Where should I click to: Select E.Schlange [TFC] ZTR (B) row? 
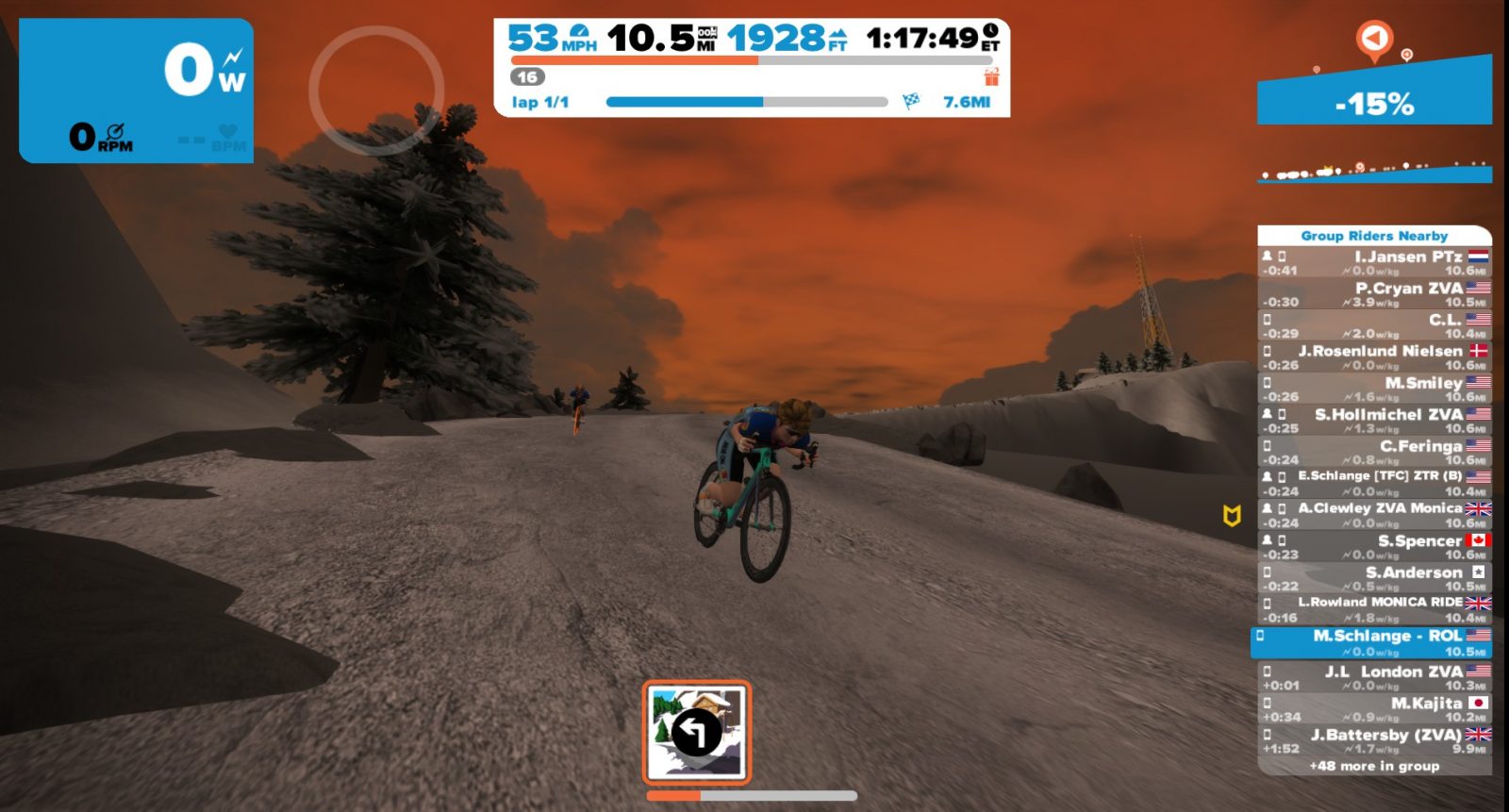click(x=1374, y=484)
